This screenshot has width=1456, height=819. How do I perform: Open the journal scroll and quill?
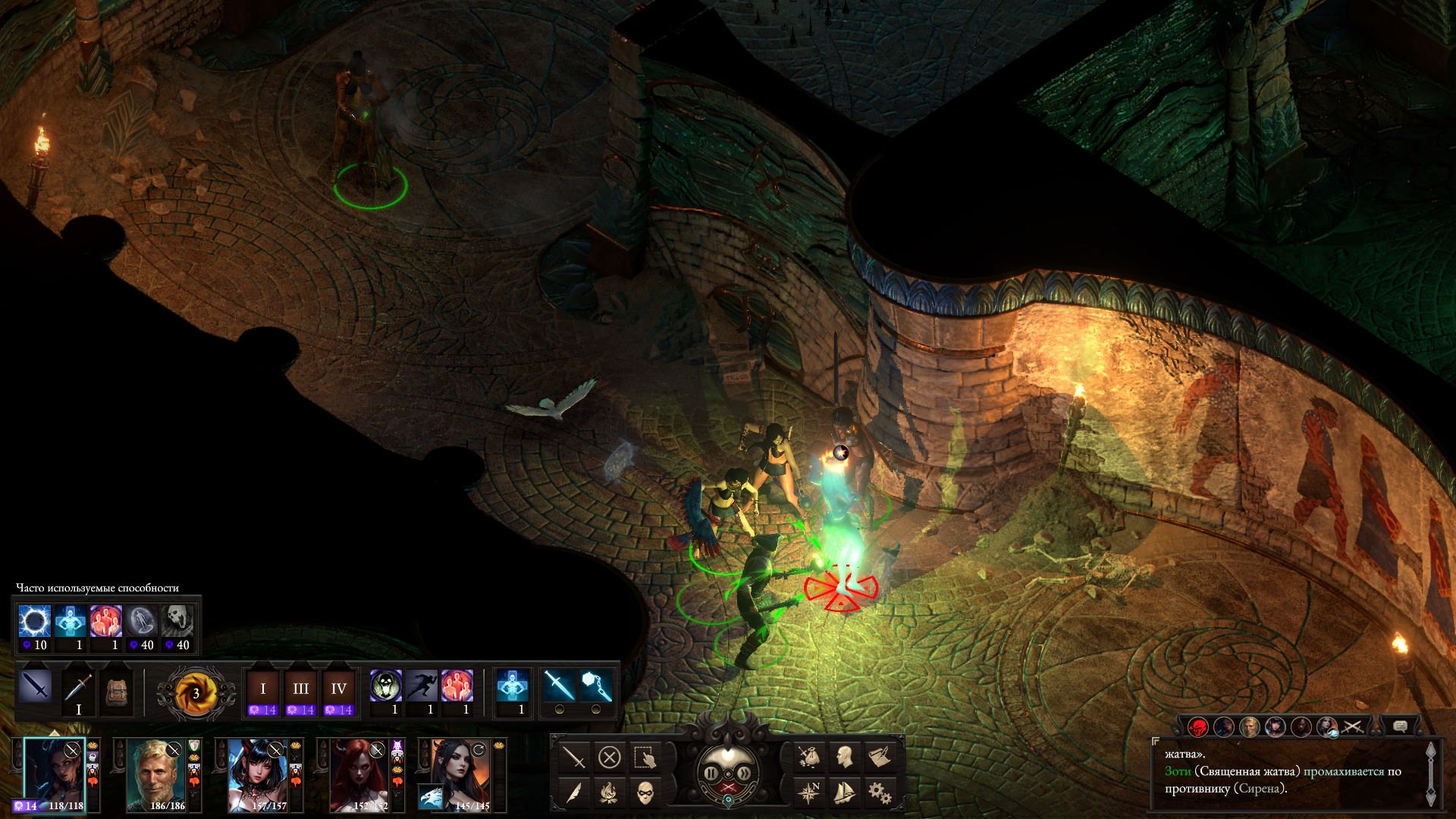tap(879, 757)
